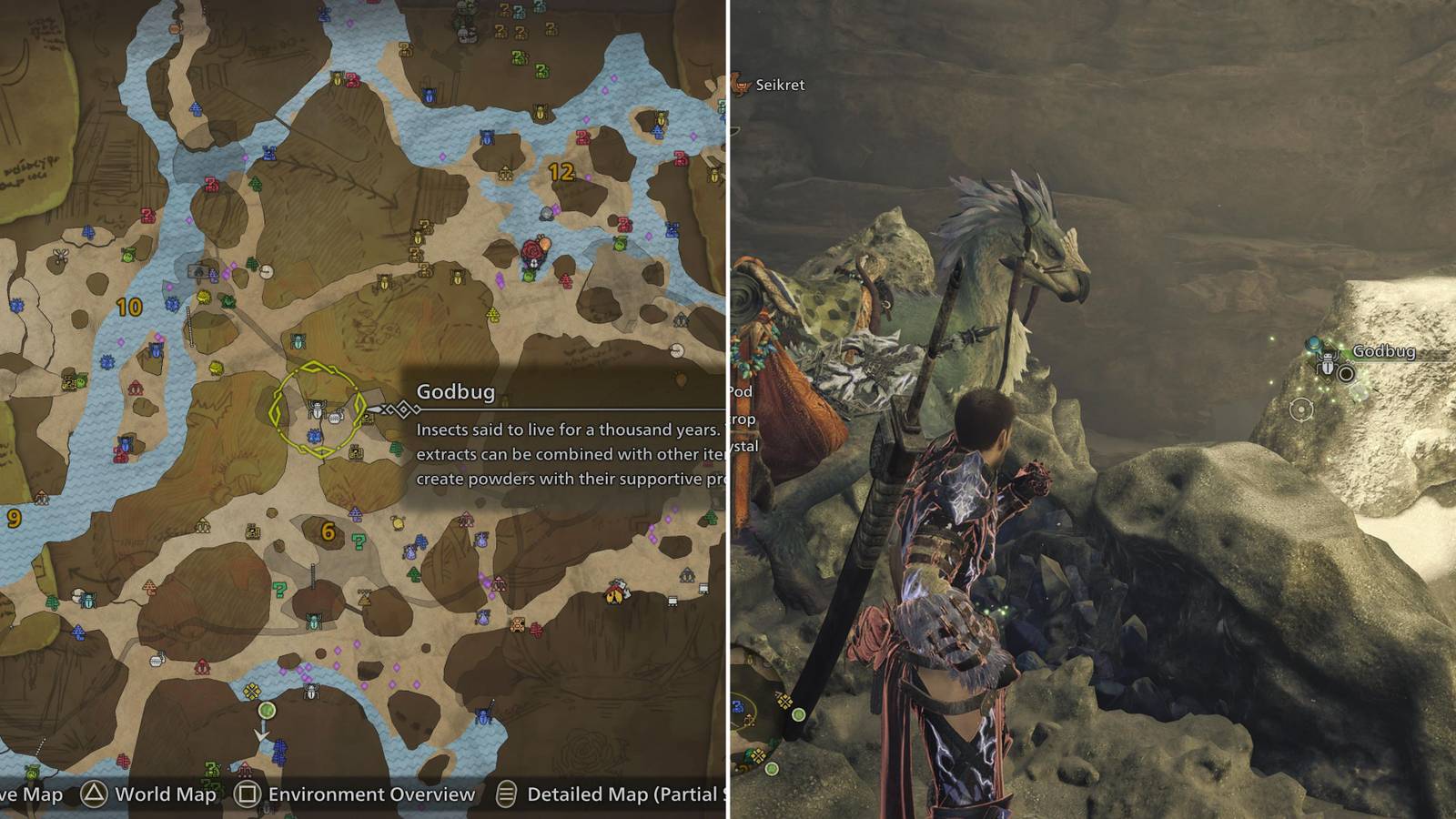Click the white supply cart icon on the map
1456x819 pixels.
672,602
